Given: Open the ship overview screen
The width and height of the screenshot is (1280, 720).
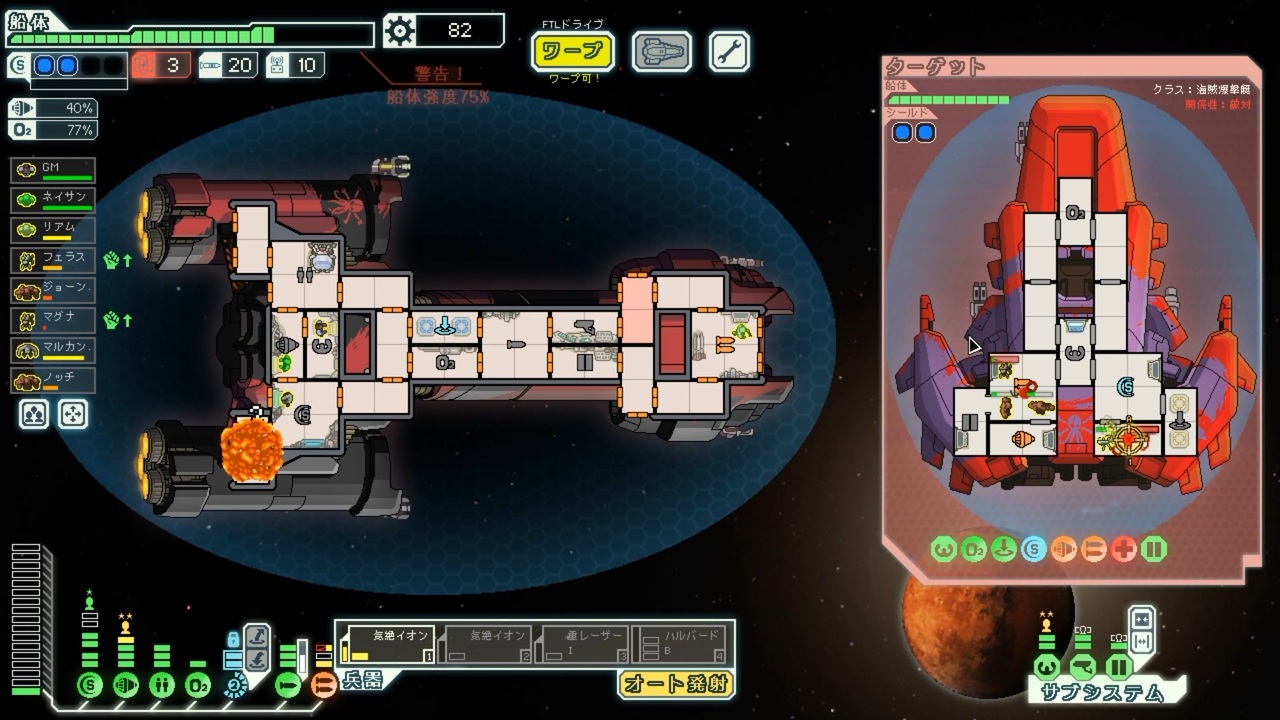Looking at the screenshot, I should tap(661, 51).
